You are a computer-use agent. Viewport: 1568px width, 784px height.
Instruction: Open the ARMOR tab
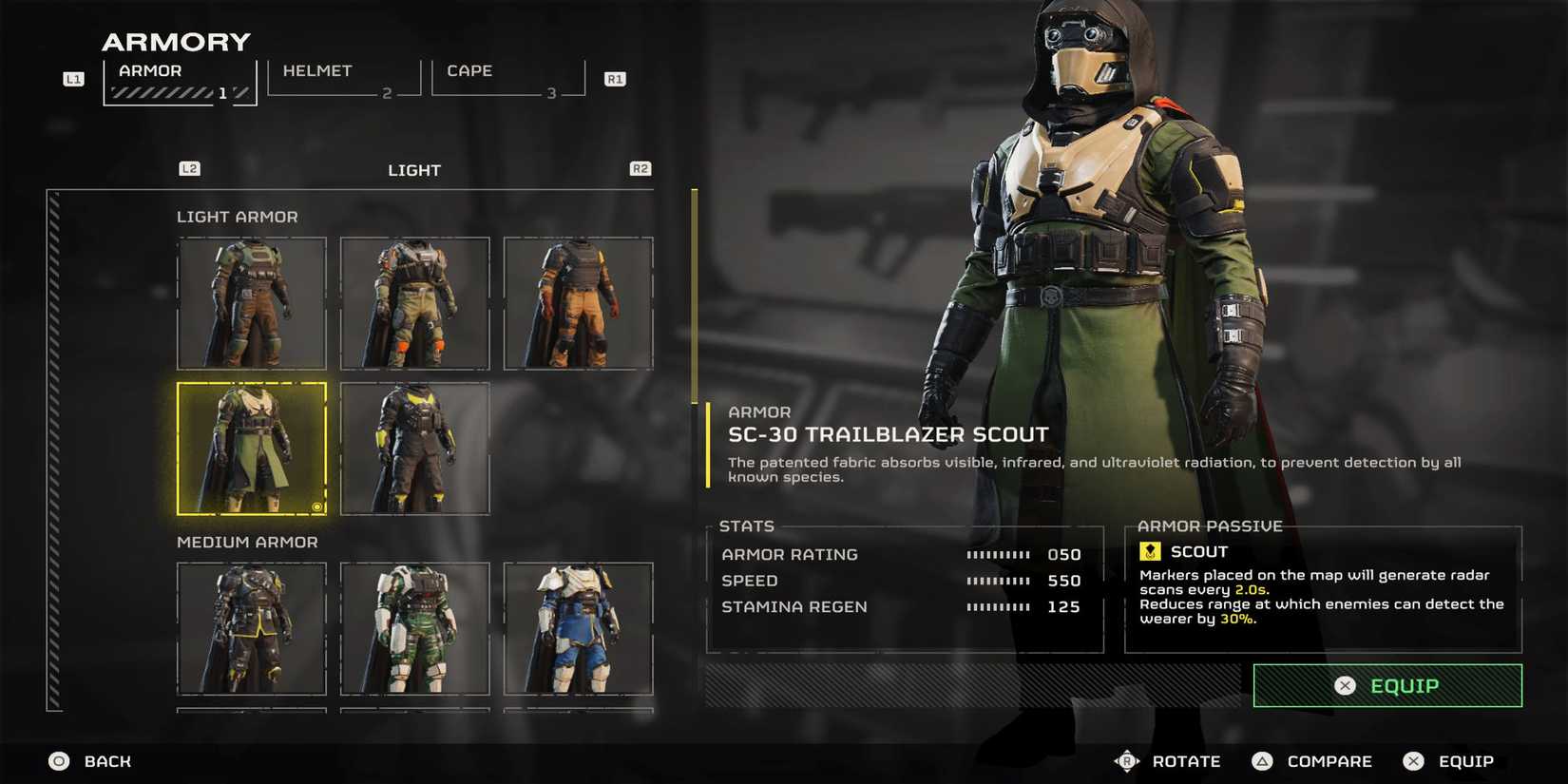pyautogui.click(x=148, y=70)
